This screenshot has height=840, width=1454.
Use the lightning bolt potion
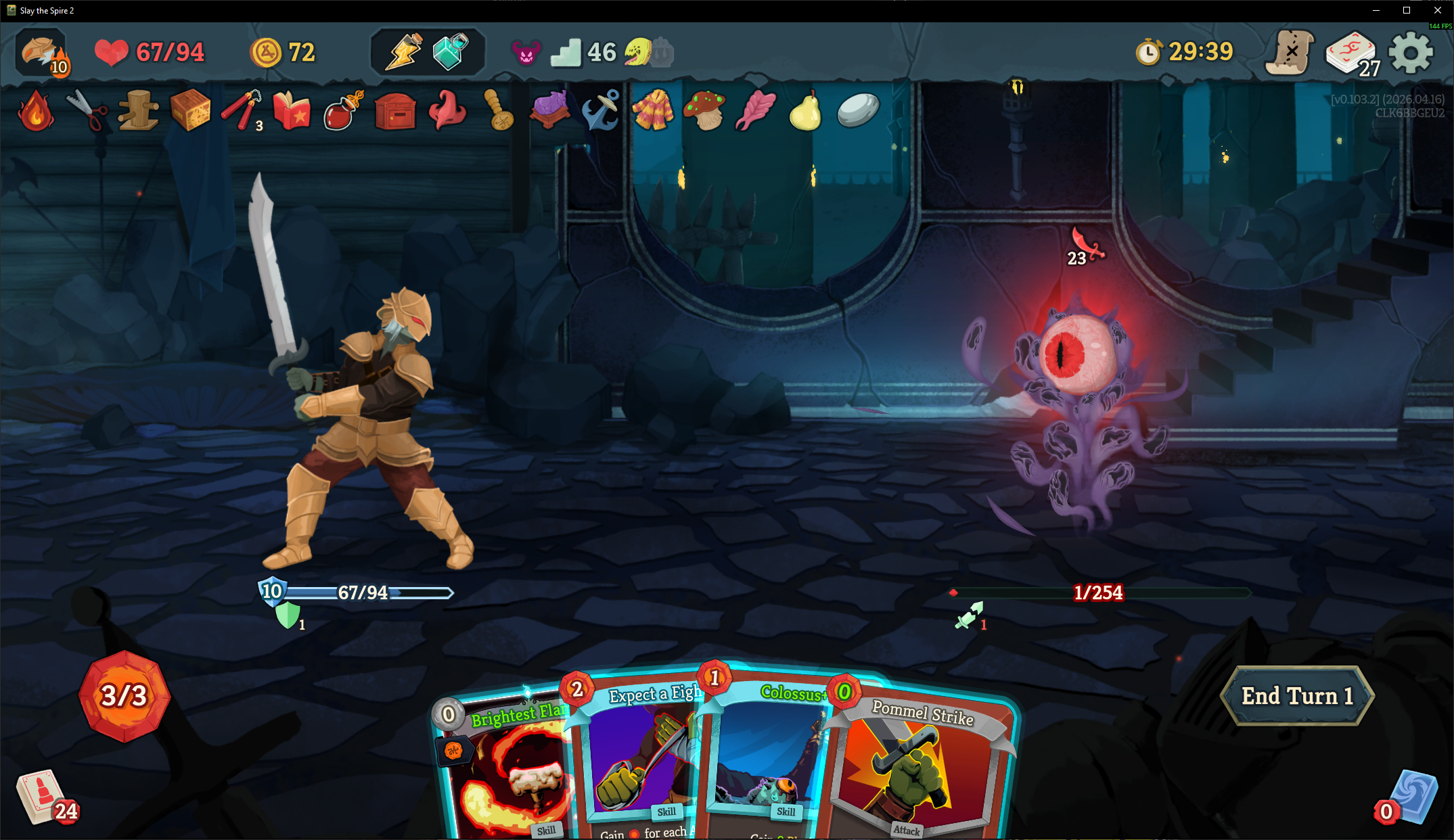click(403, 51)
